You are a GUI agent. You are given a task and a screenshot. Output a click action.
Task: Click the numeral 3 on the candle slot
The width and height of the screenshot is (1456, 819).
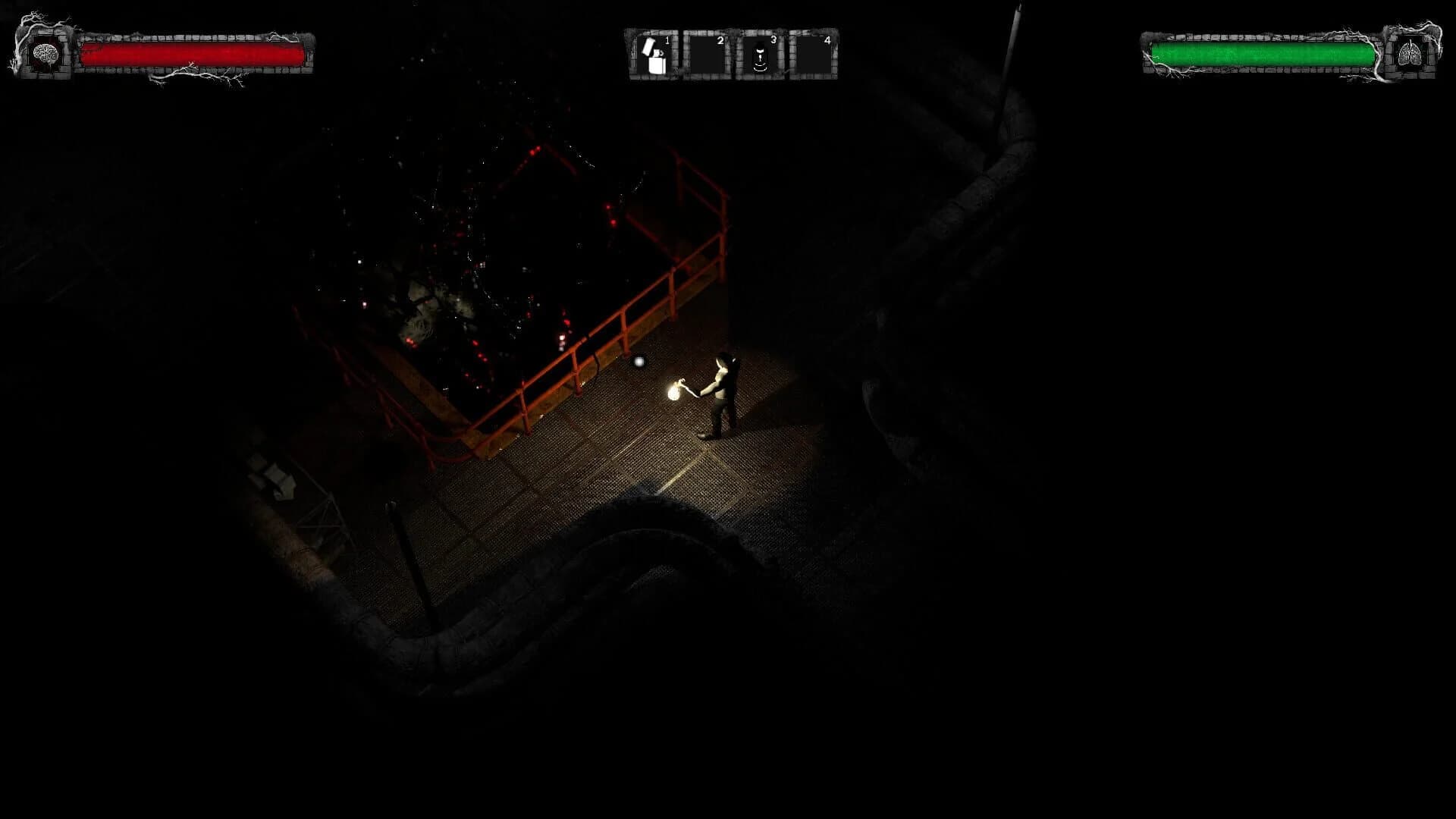(774, 39)
